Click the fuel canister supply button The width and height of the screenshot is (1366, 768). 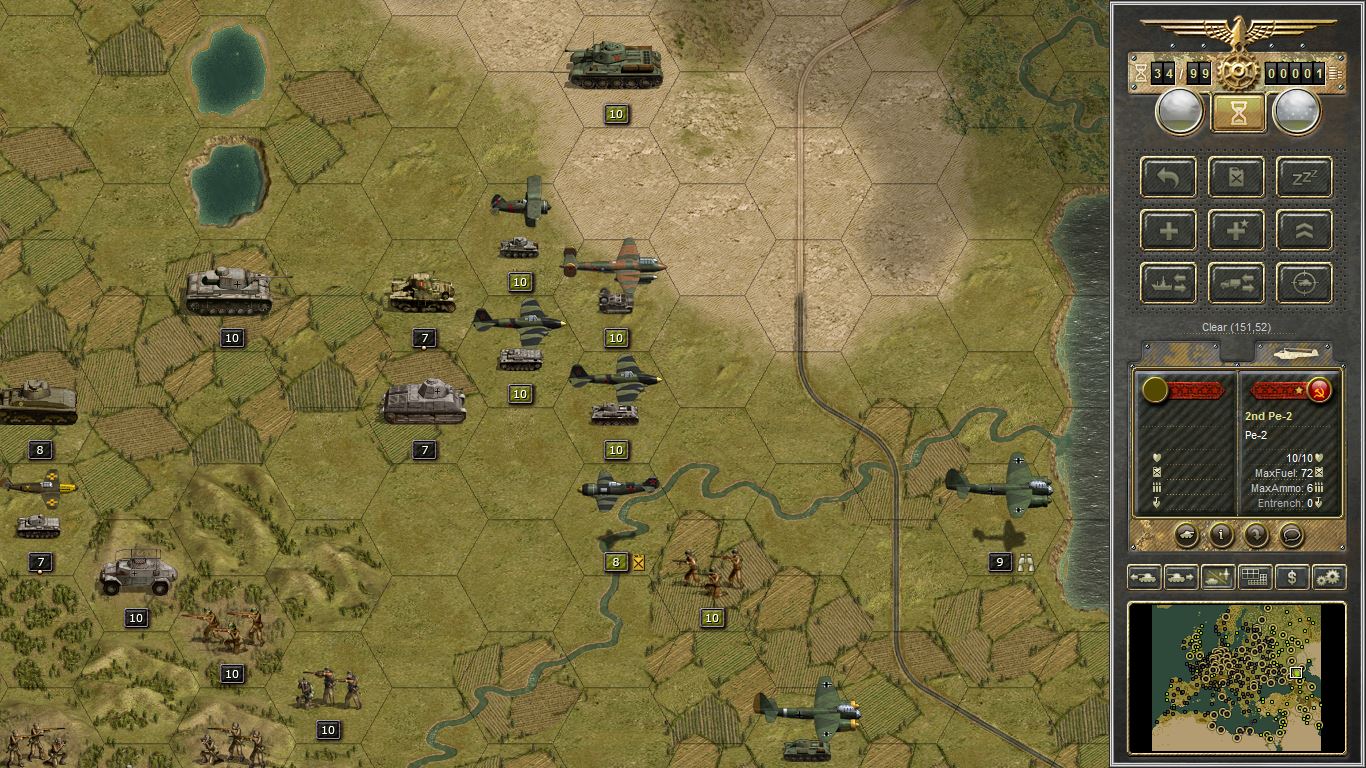[1236, 178]
